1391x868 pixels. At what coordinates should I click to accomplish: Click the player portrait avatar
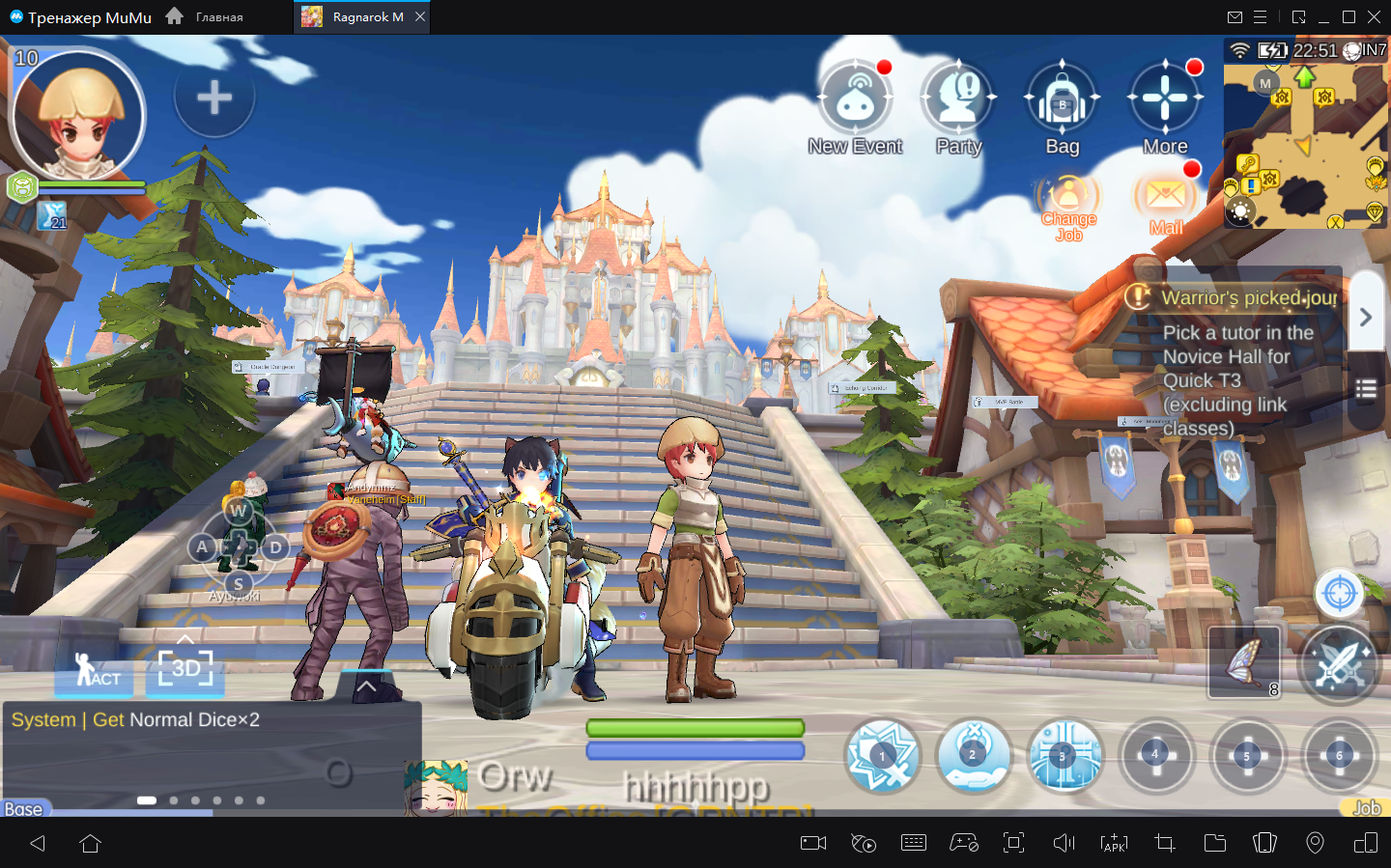click(77, 115)
